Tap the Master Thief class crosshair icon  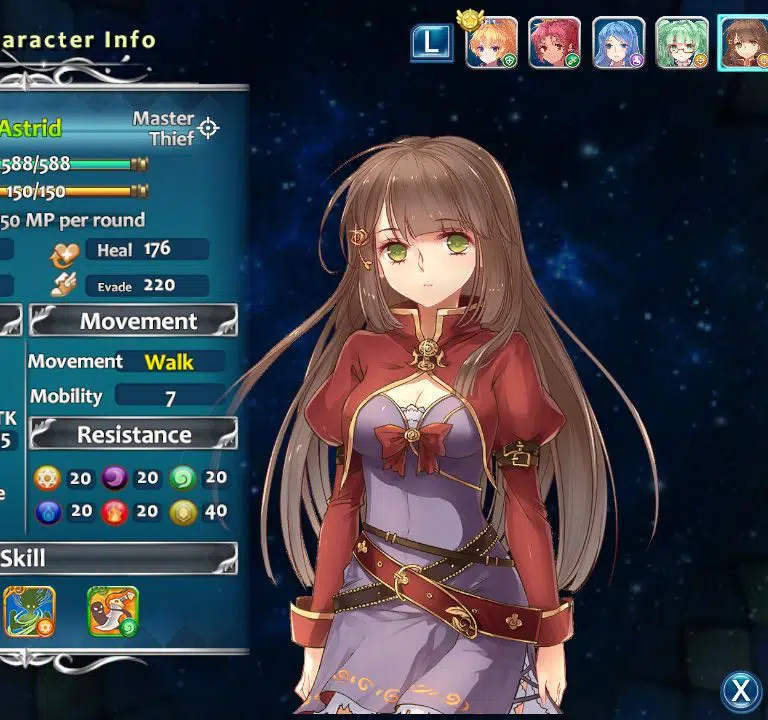[x=208, y=128]
